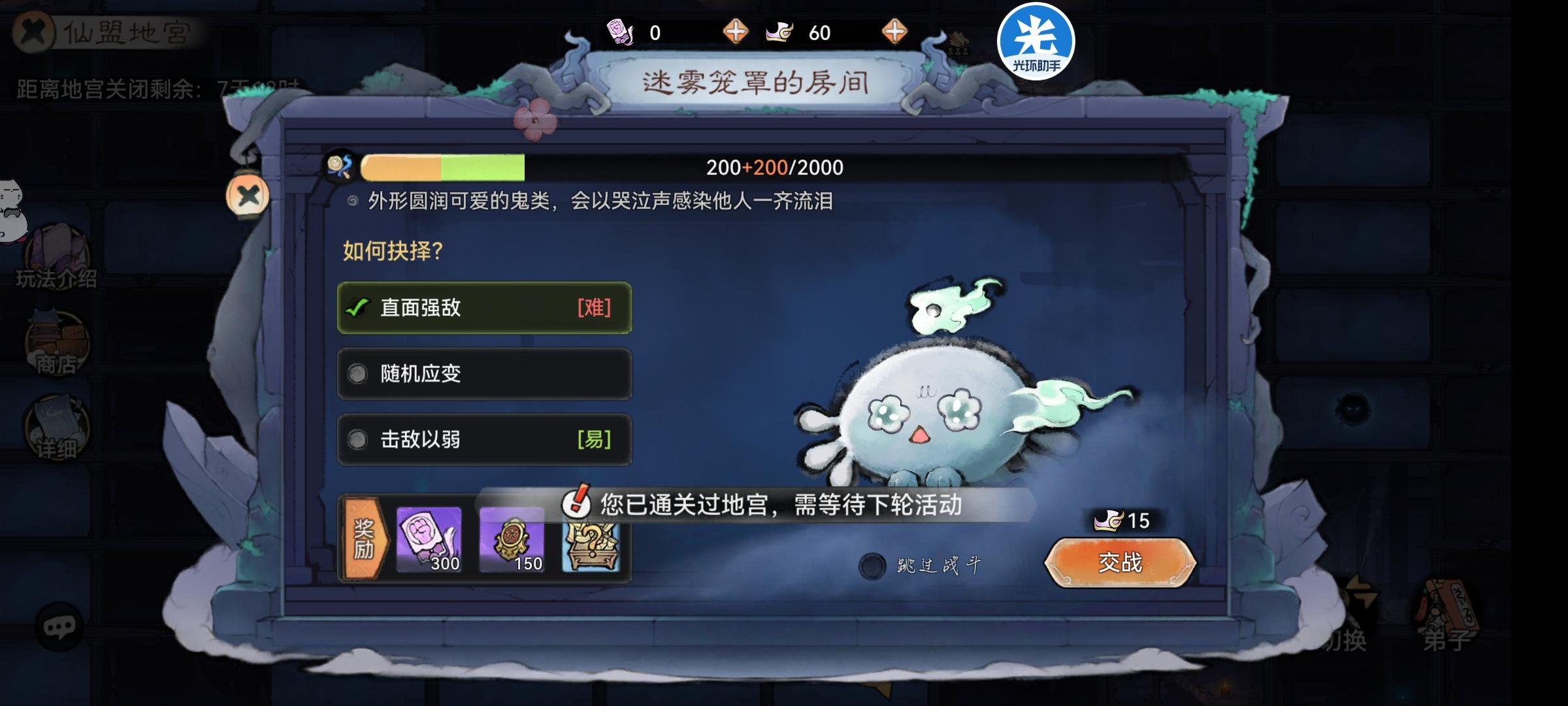Enable the 跳过战斗 skip battle option
Viewport: 1568px width, 706px height.
[x=872, y=568]
